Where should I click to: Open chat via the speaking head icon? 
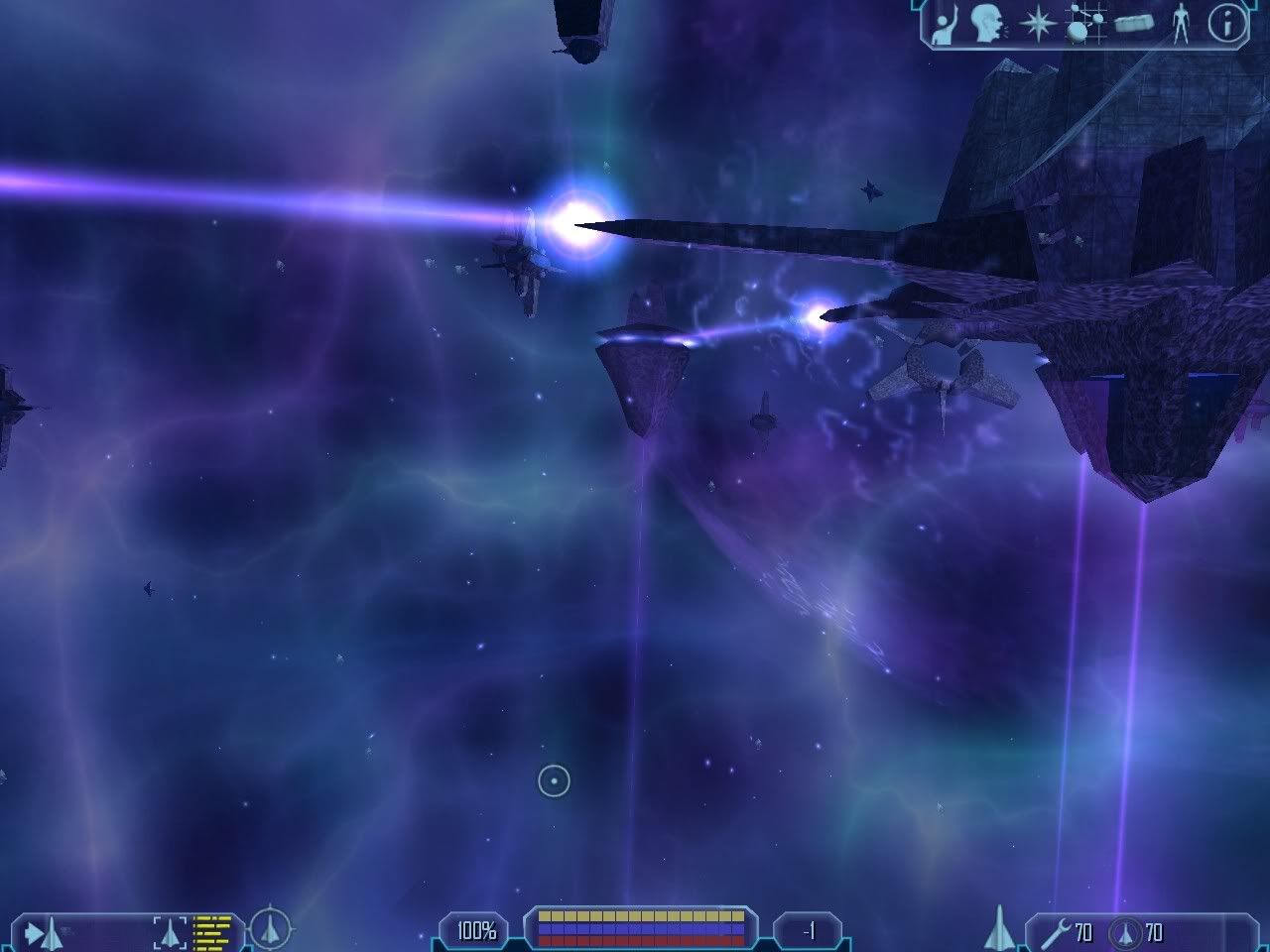pos(987,23)
